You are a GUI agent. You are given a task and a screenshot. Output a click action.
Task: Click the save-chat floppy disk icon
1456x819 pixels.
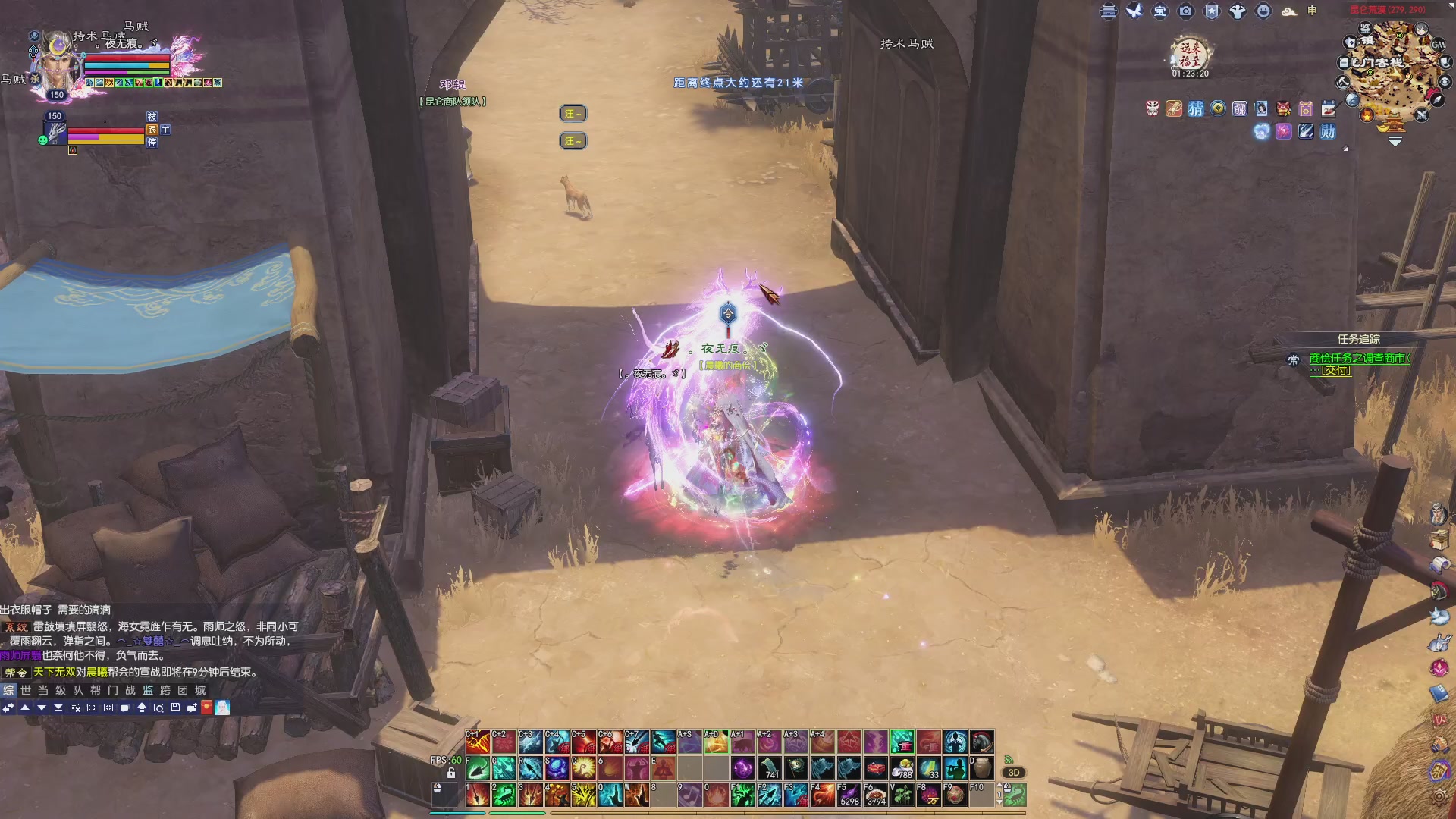pyautogui.click(x=175, y=708)
